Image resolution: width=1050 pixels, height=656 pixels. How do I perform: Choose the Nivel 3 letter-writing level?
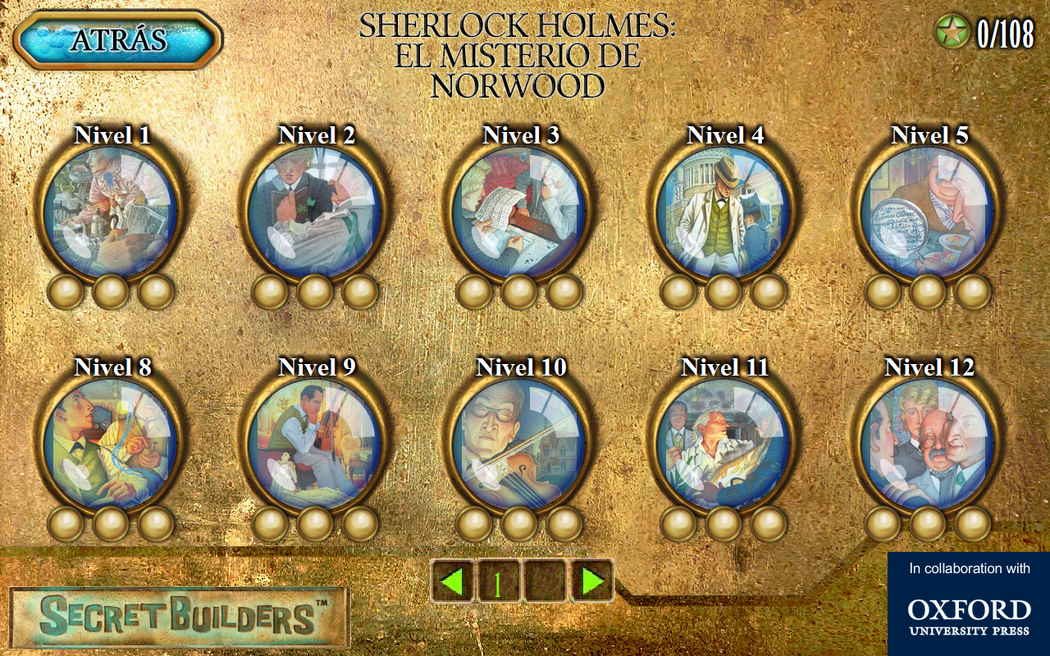[519, 212]
